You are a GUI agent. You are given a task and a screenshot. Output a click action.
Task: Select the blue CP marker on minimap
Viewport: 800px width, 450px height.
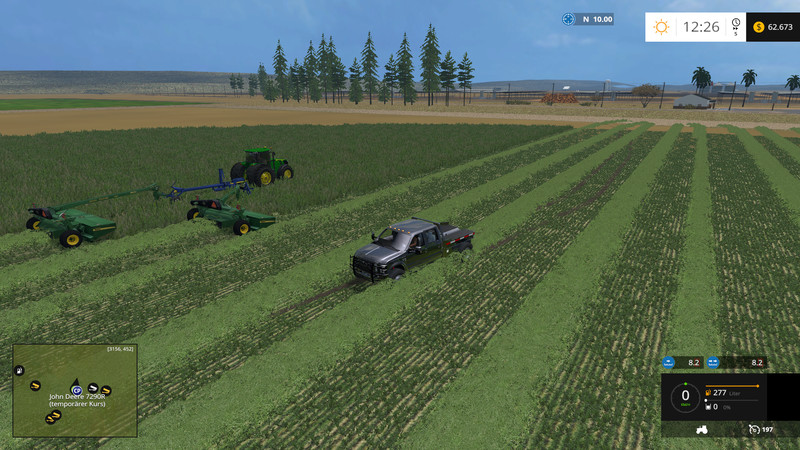tap(75, 389)
